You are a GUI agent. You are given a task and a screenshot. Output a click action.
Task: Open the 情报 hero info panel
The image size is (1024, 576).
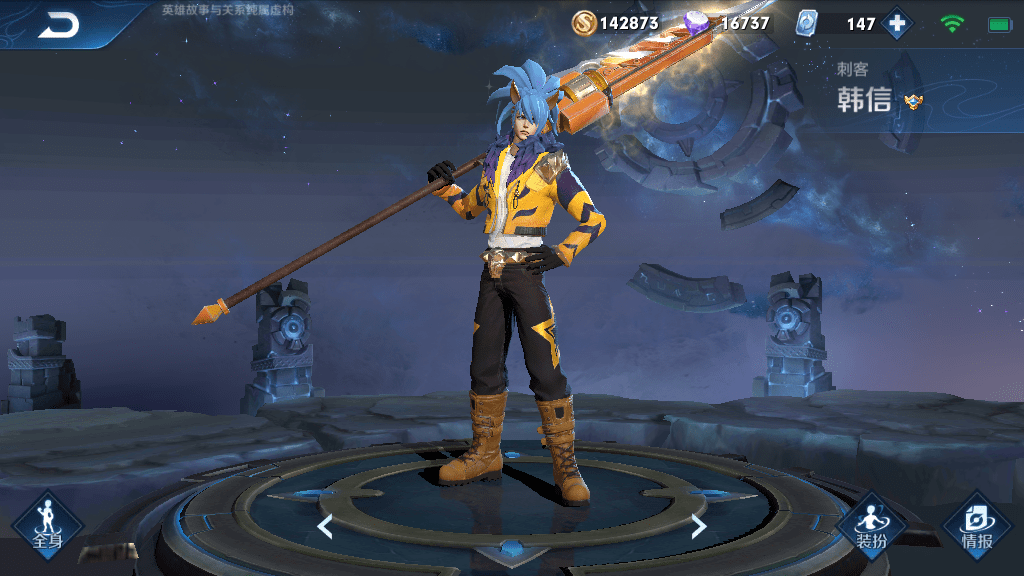click(x=976, y=524)
